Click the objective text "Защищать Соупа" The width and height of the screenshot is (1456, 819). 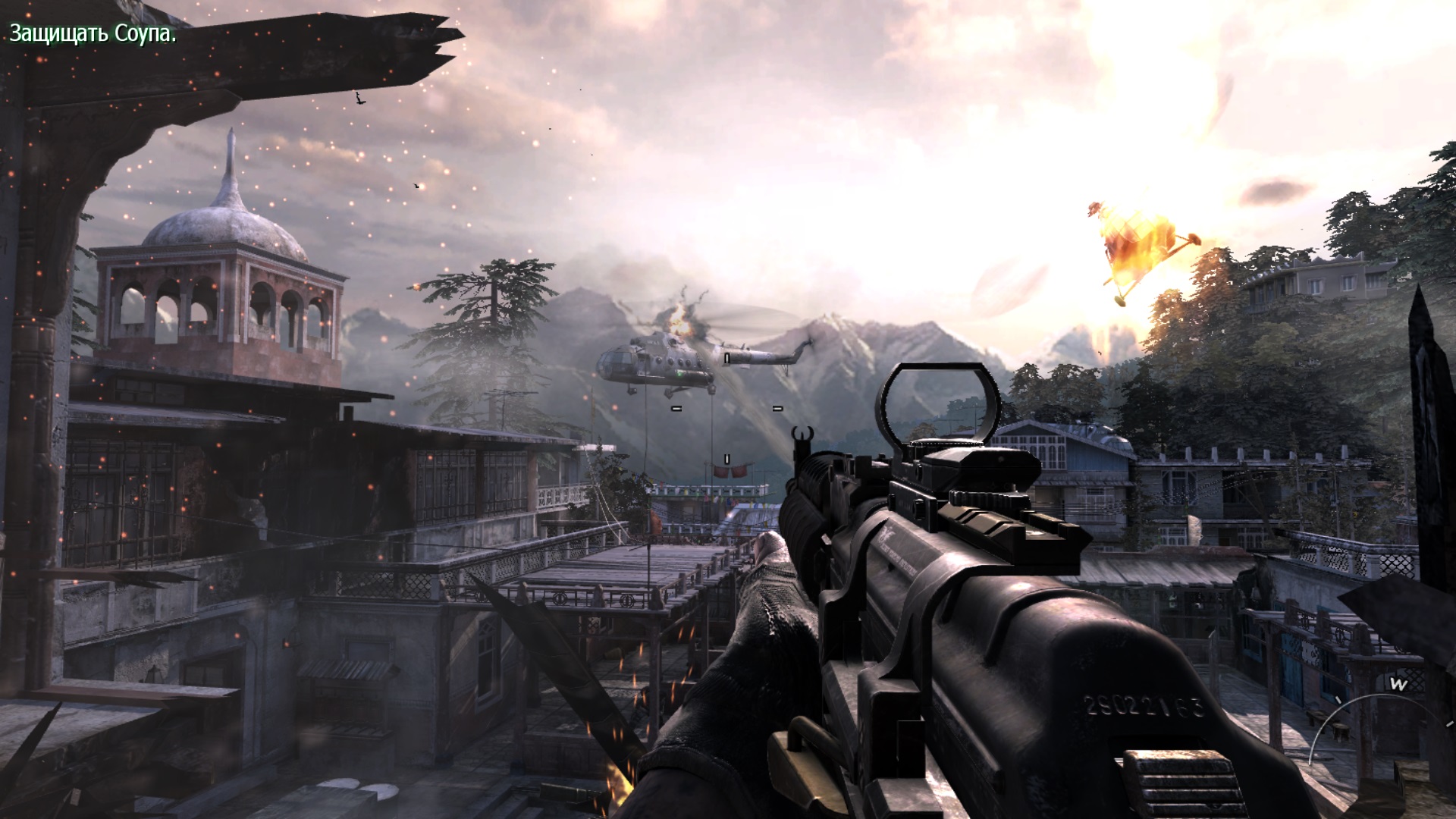(x=93, y=33)
